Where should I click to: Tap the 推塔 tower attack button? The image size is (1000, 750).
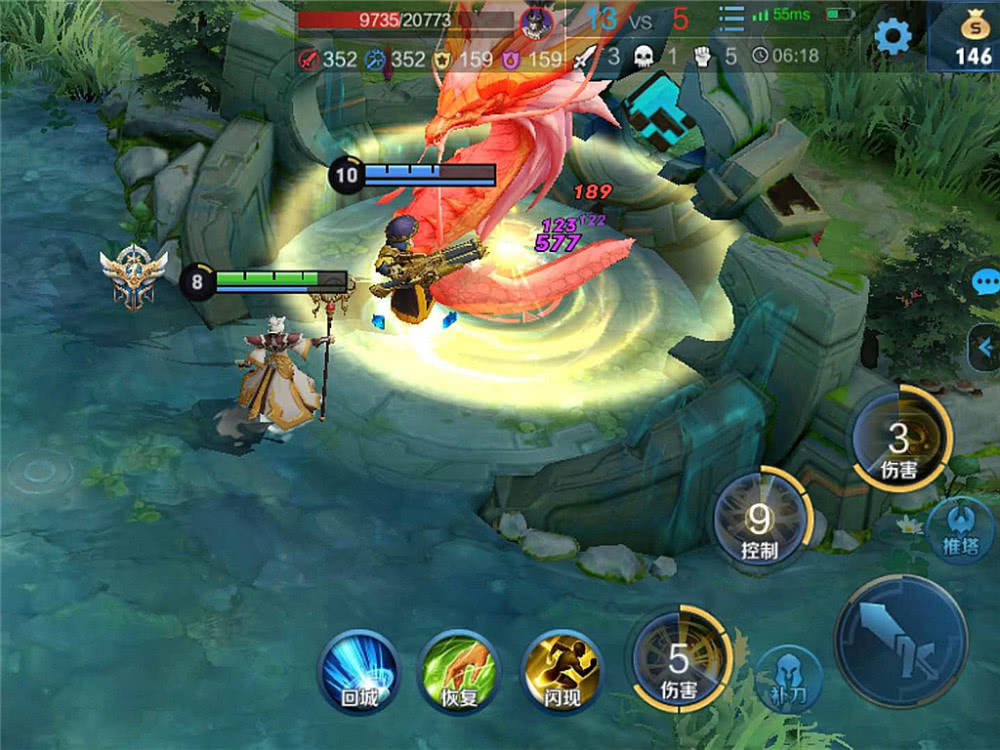coord(957,530)
